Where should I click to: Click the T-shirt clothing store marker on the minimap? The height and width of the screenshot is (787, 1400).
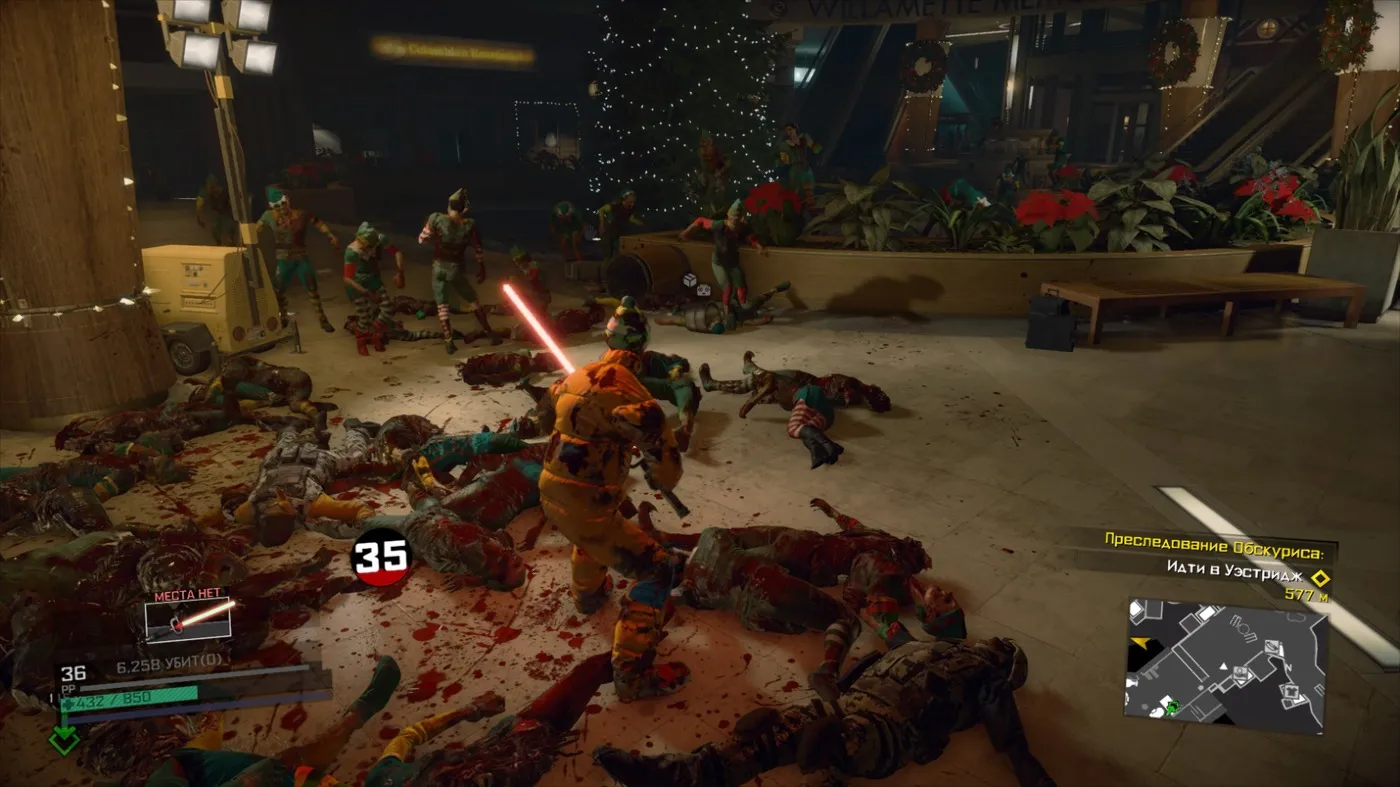(1291, 690)
